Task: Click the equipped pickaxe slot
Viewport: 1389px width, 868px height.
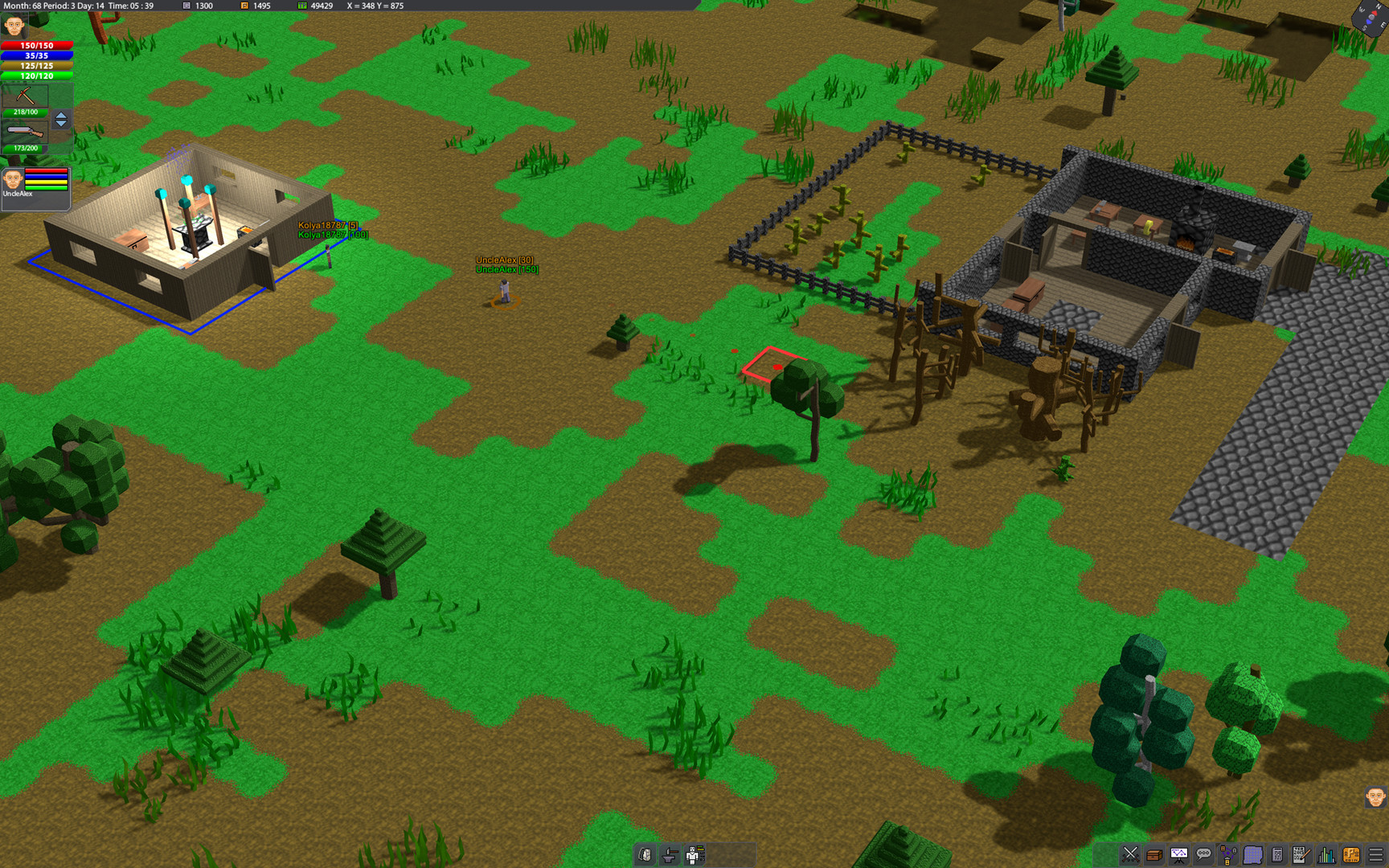Action: (x=26, y=96)
